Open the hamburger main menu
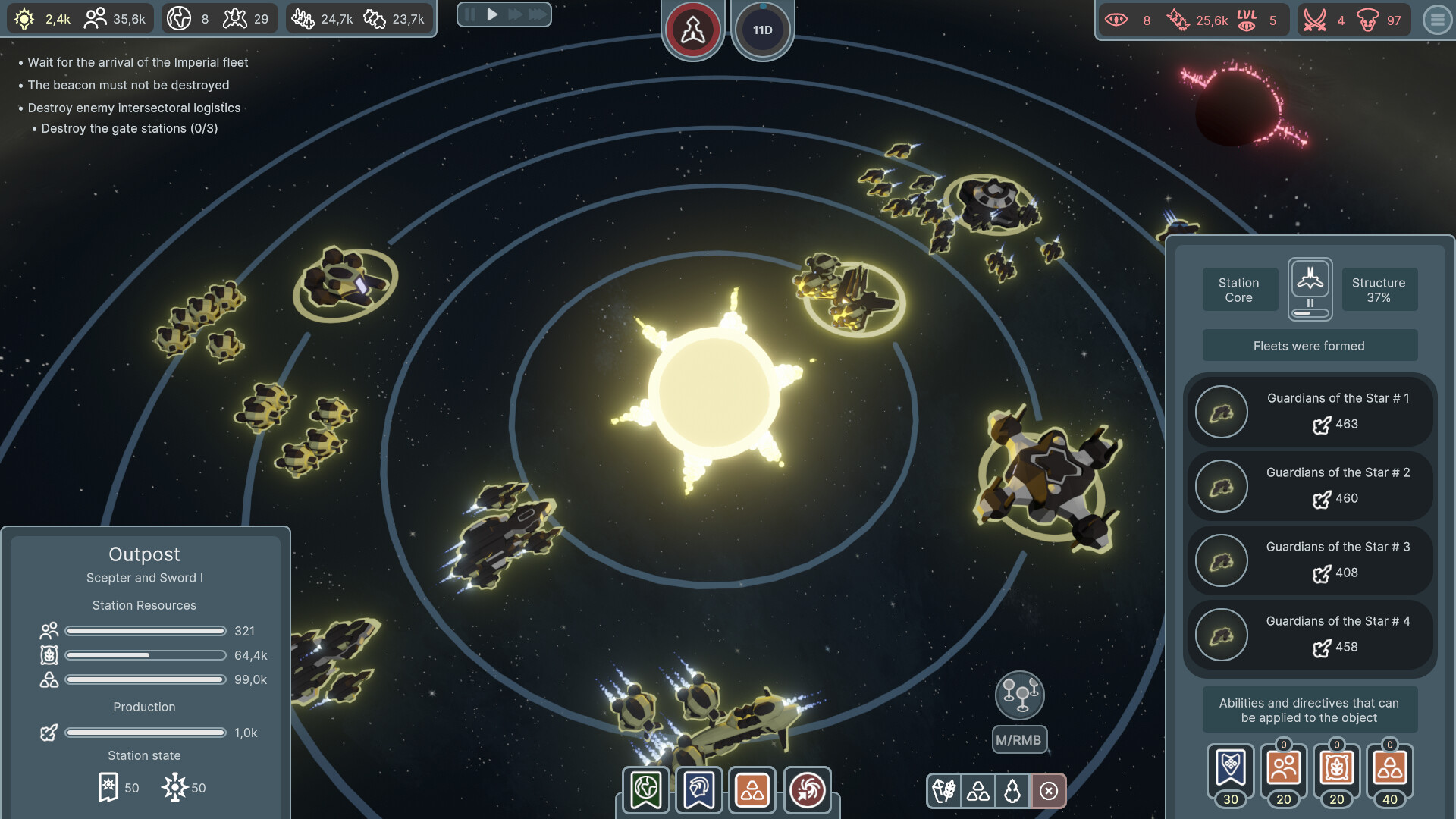This screenshot has height=819, width=1456. (1437, 20)
